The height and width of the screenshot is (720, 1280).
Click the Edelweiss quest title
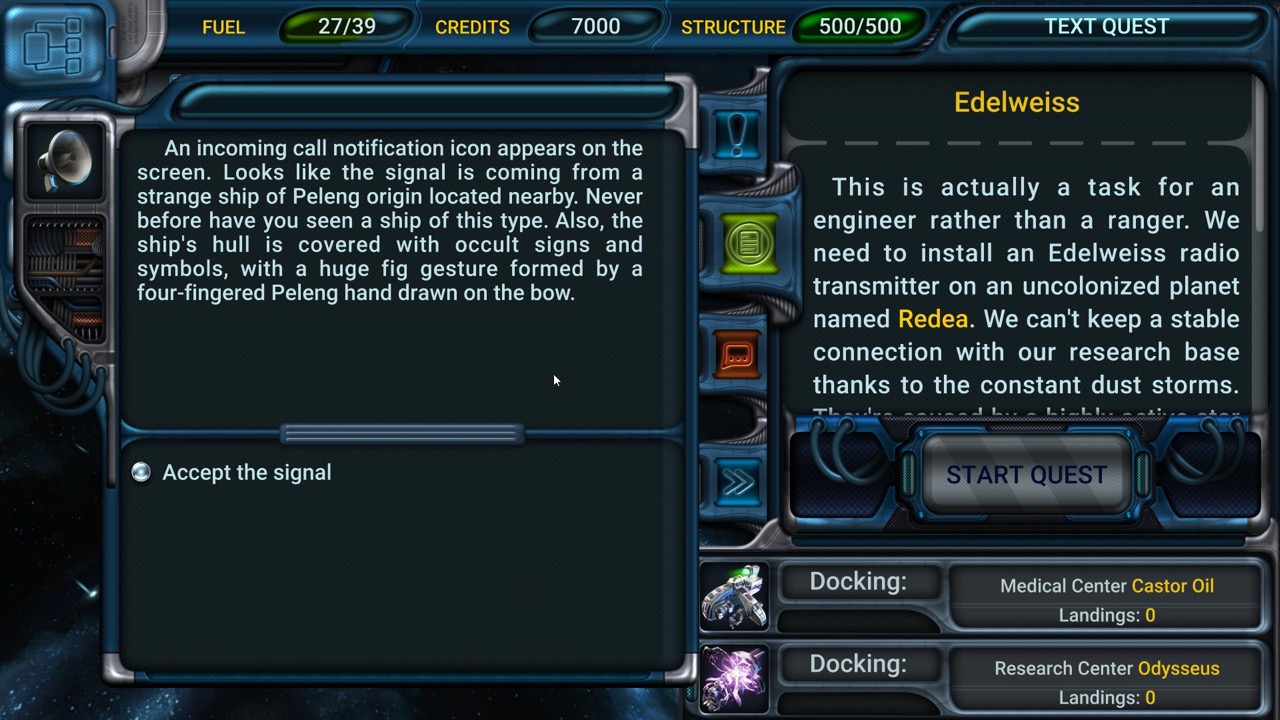pos(1016,102)
